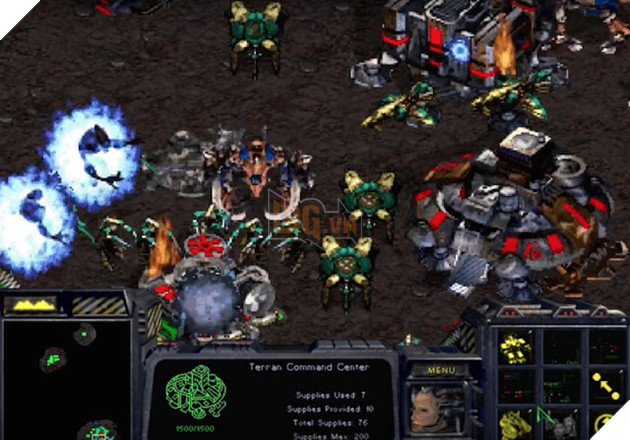Open the MENU button
Image resolution: width=630 pixels, height=440 pixels.
click(x=440, y=369)
